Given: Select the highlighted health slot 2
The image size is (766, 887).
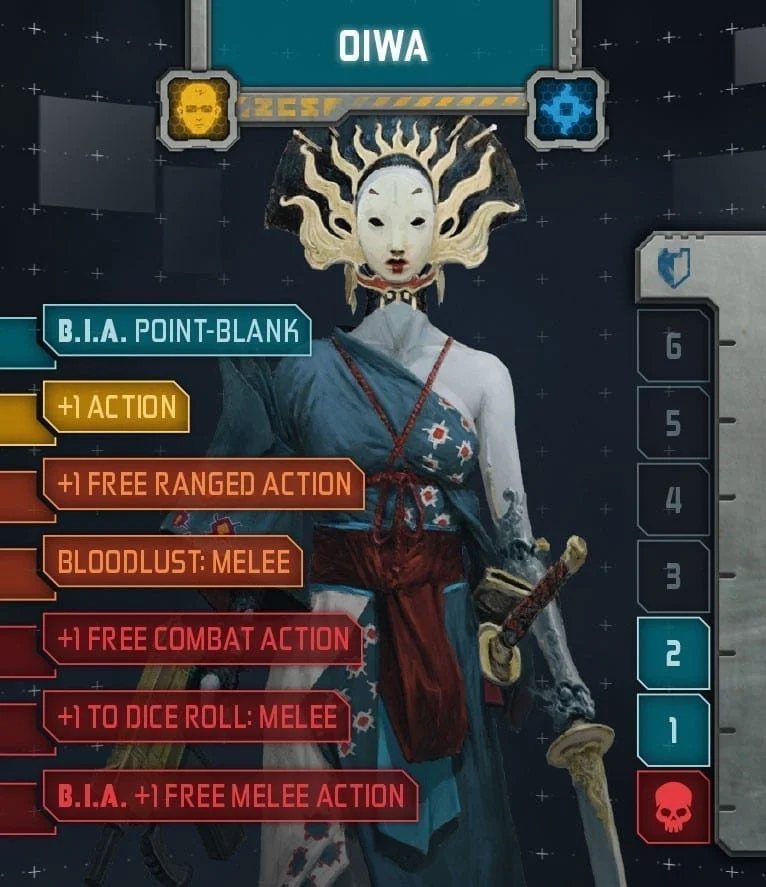Looking at the screenshot, I should pyautogui.click(x=673, y=653).
